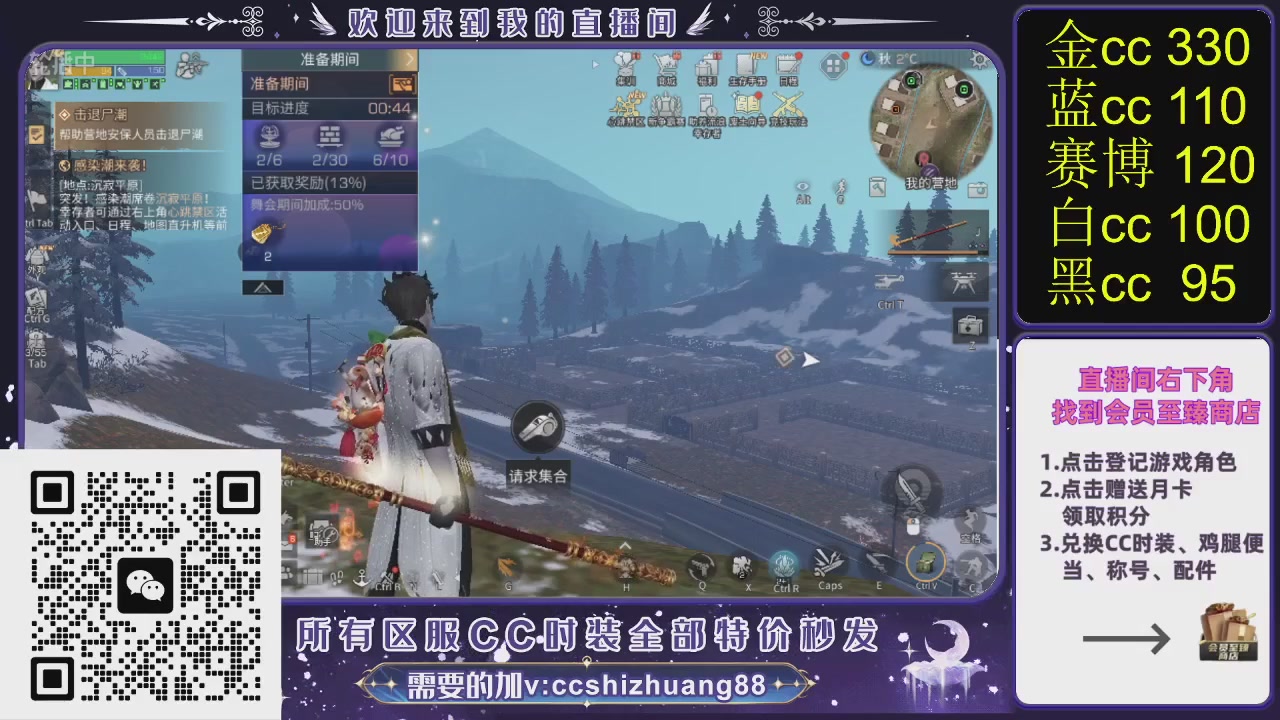Click the small triangle left of top icons
The height and width of the screenshot is (720, 1280).
(596, 65)
